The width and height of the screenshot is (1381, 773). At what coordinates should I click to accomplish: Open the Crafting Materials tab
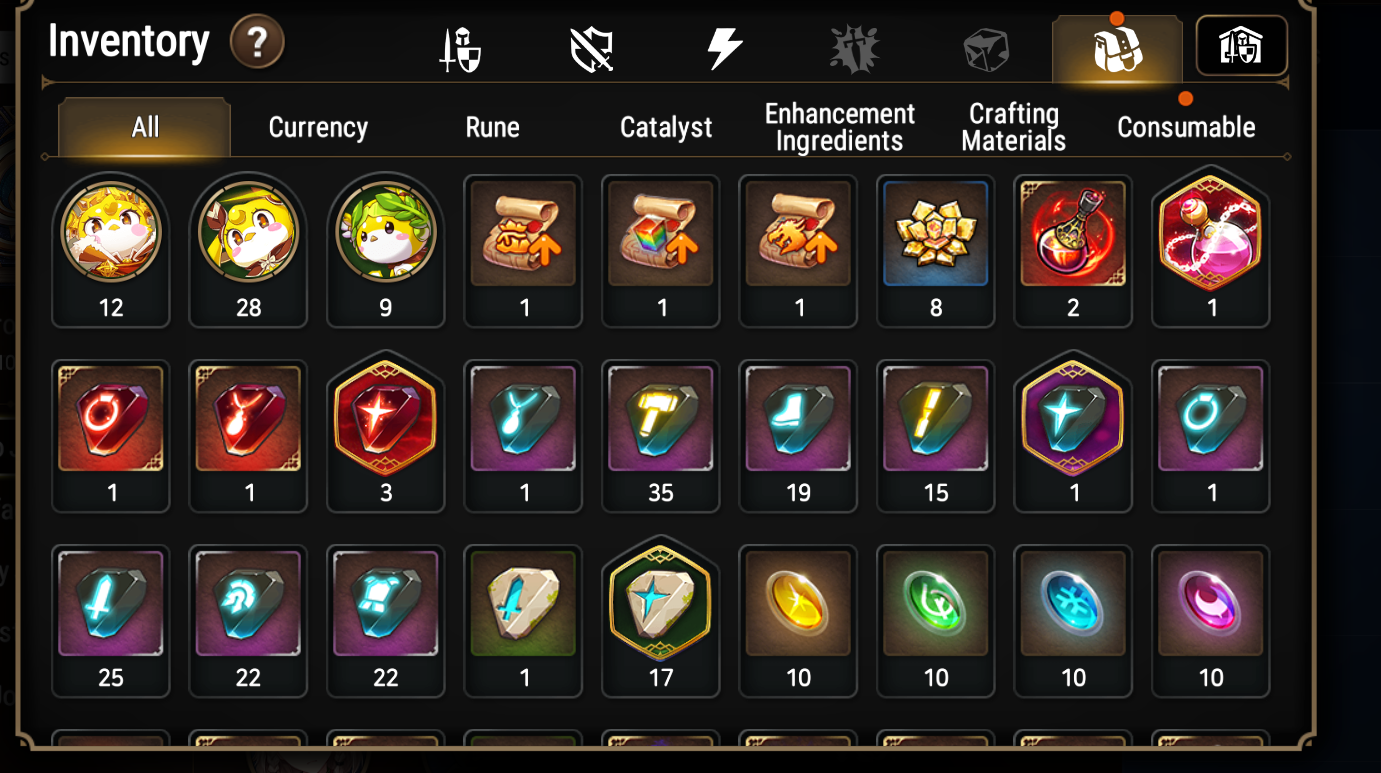[x=1012, y=127]
